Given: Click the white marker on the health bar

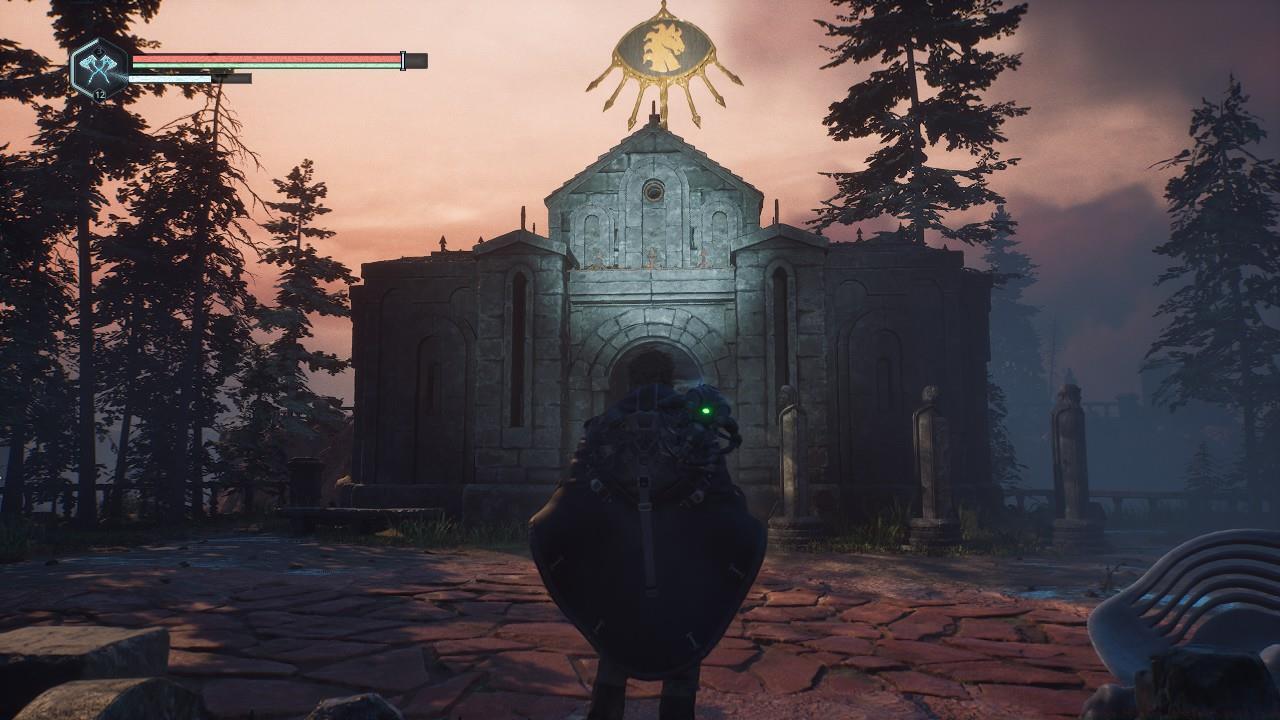Looking at the screenshot, I should [403, 61].
